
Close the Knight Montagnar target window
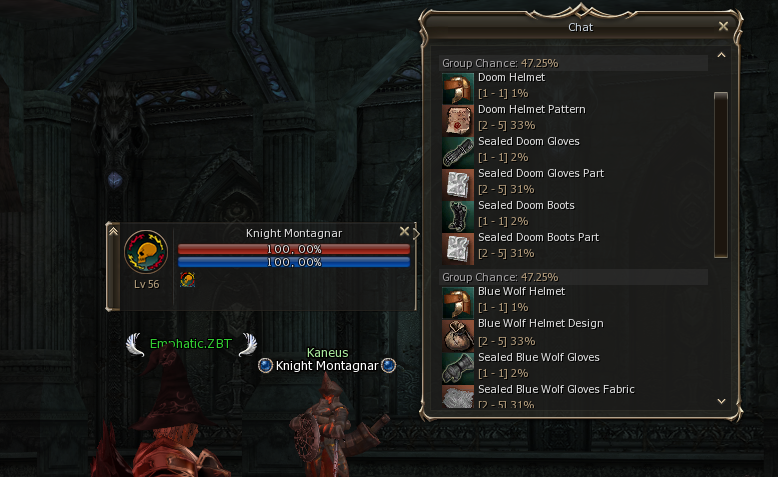404,231
